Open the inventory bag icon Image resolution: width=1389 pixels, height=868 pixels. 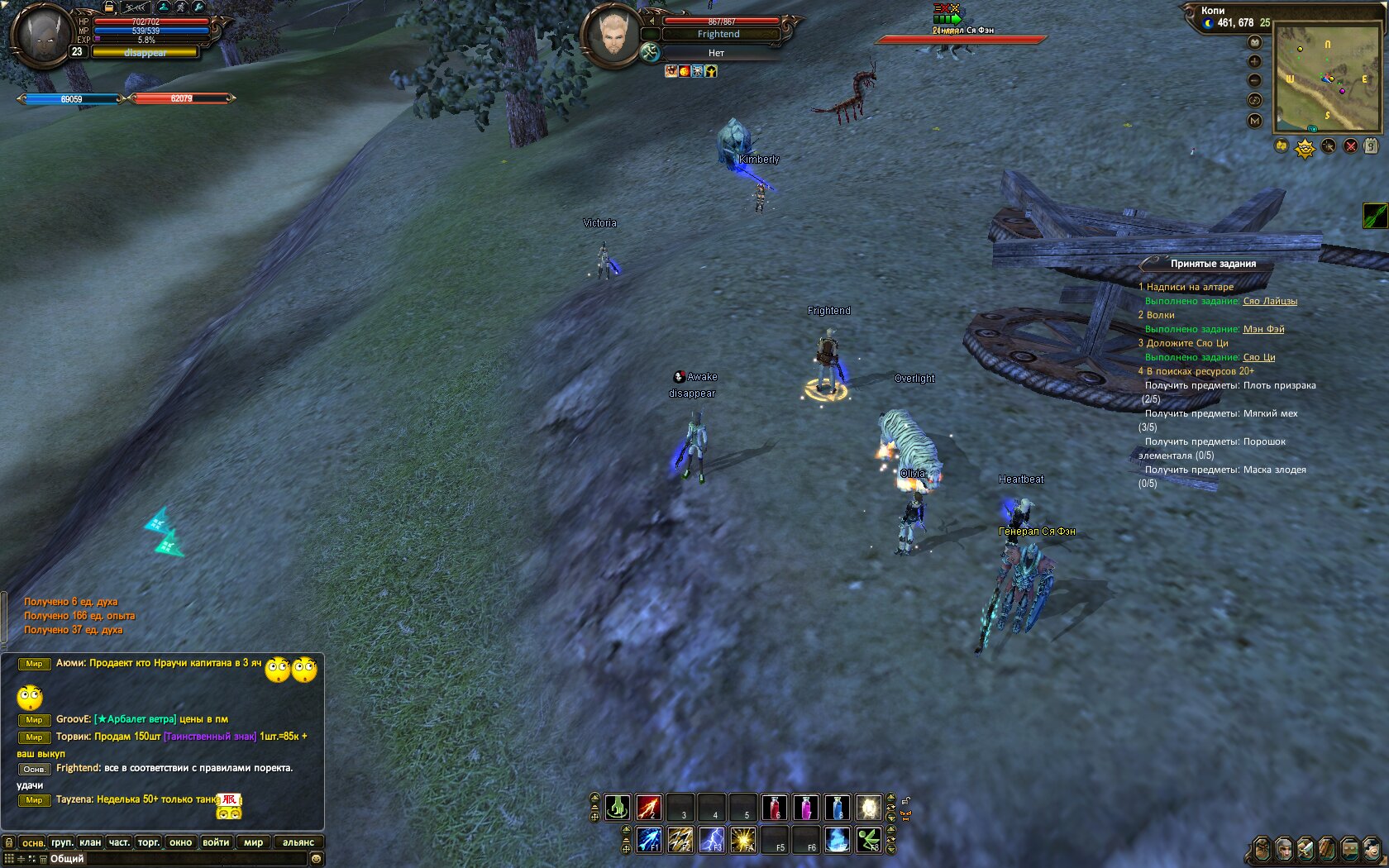(1262, 849)
